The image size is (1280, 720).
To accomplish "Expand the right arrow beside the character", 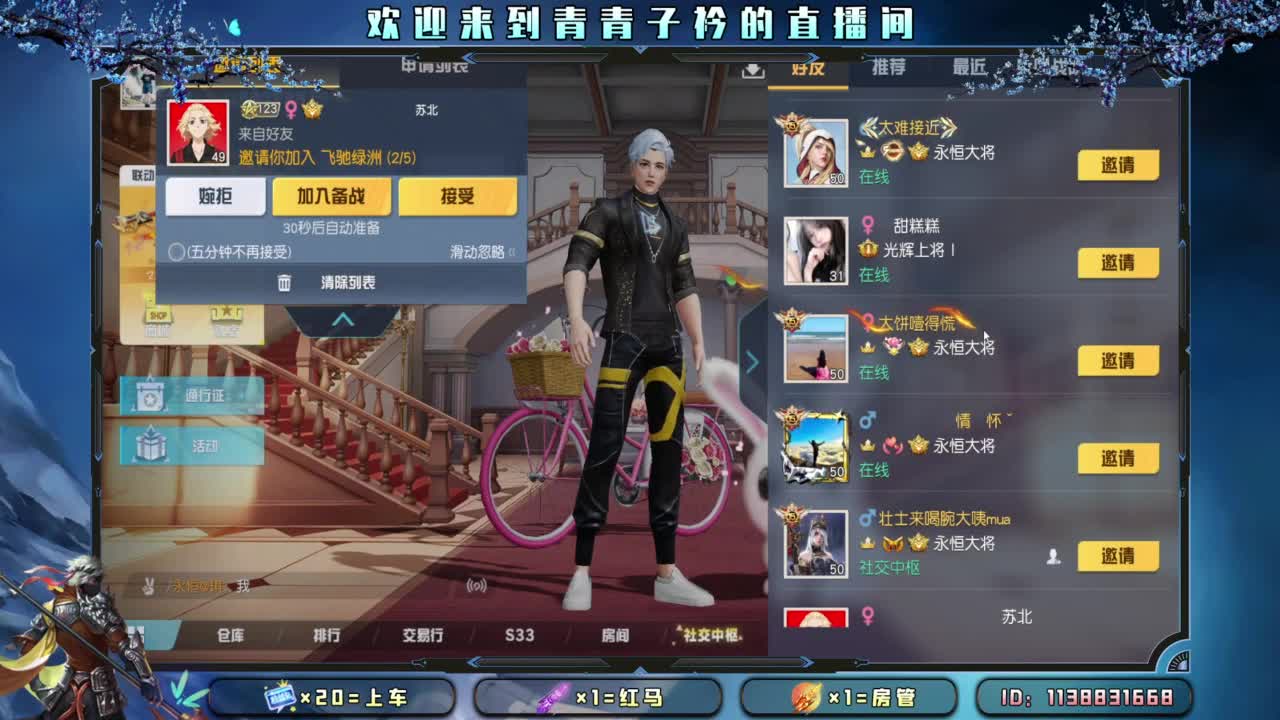I will 753,363.
